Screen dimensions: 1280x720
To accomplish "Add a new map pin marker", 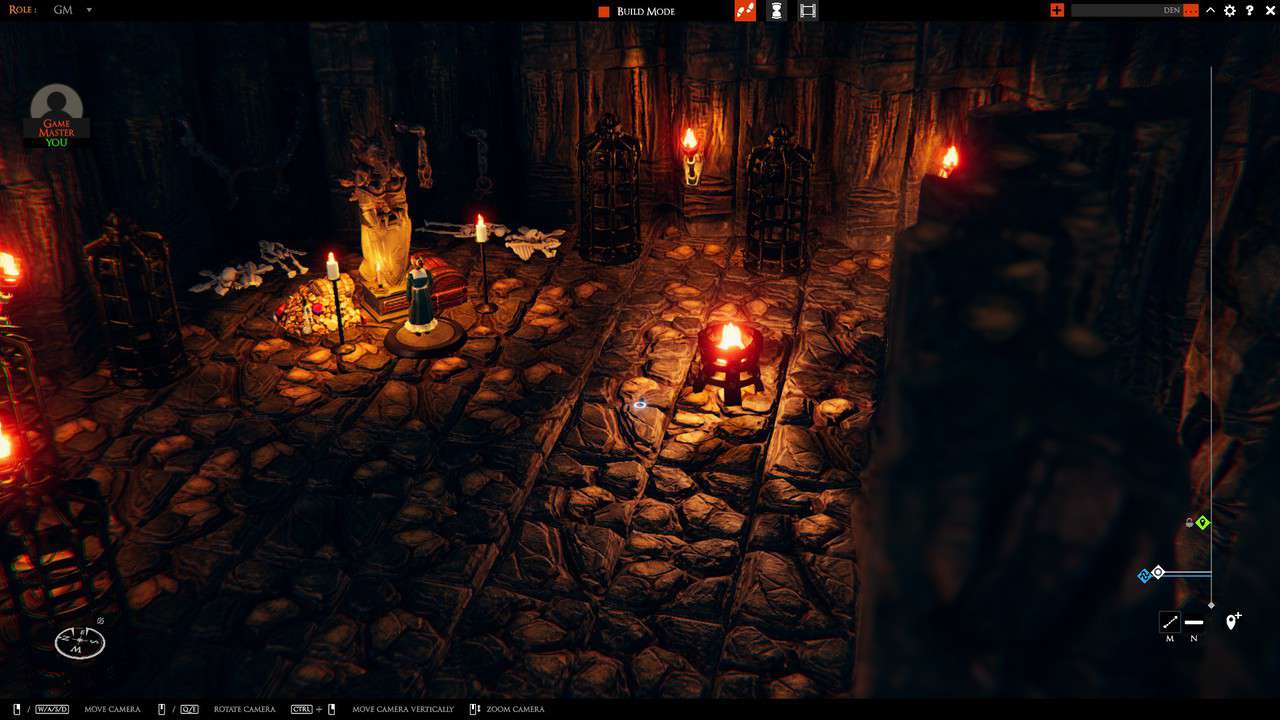I will click(x=1233, y=621).
